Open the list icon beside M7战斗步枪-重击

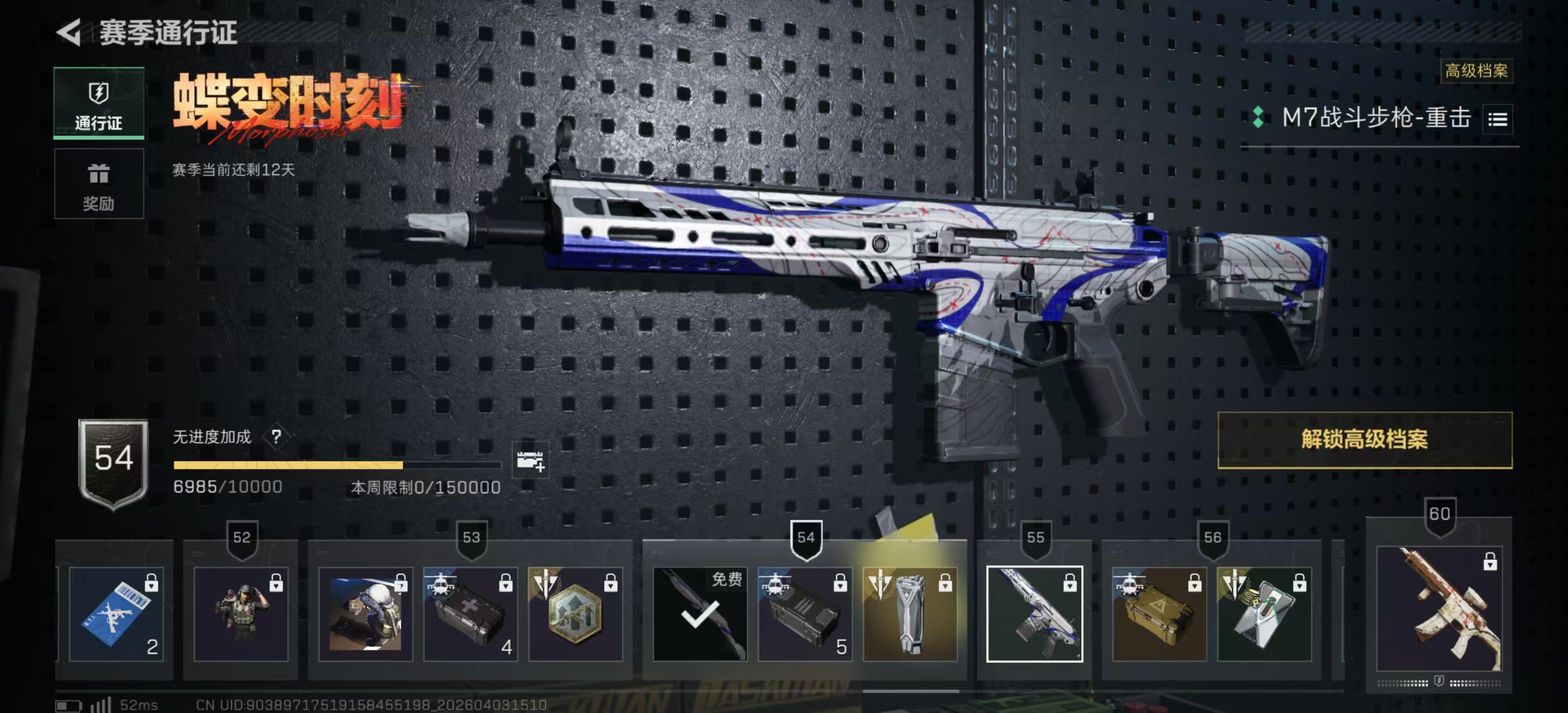click(1497, 119)
